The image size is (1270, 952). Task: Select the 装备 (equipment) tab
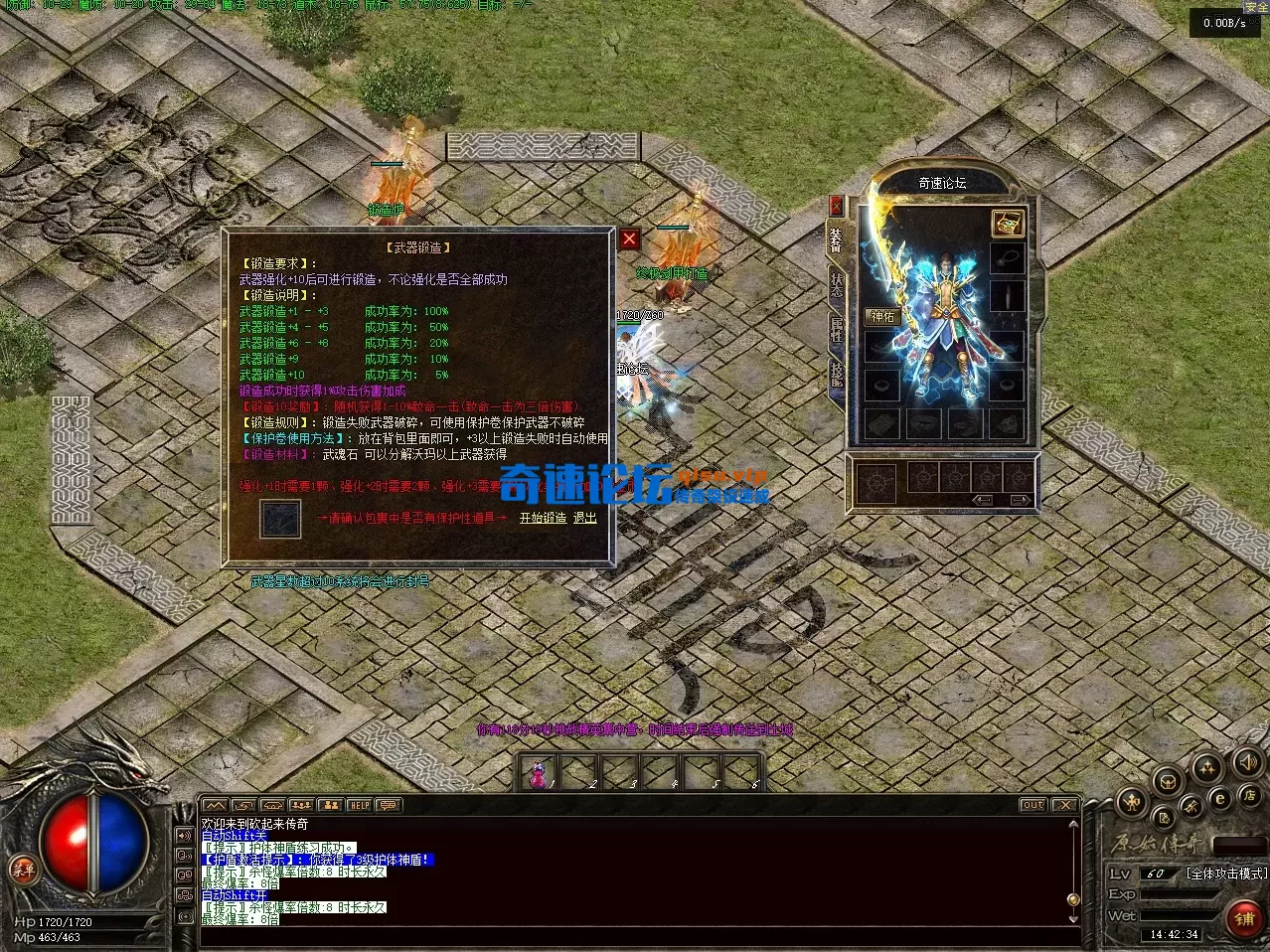[837, 239]
